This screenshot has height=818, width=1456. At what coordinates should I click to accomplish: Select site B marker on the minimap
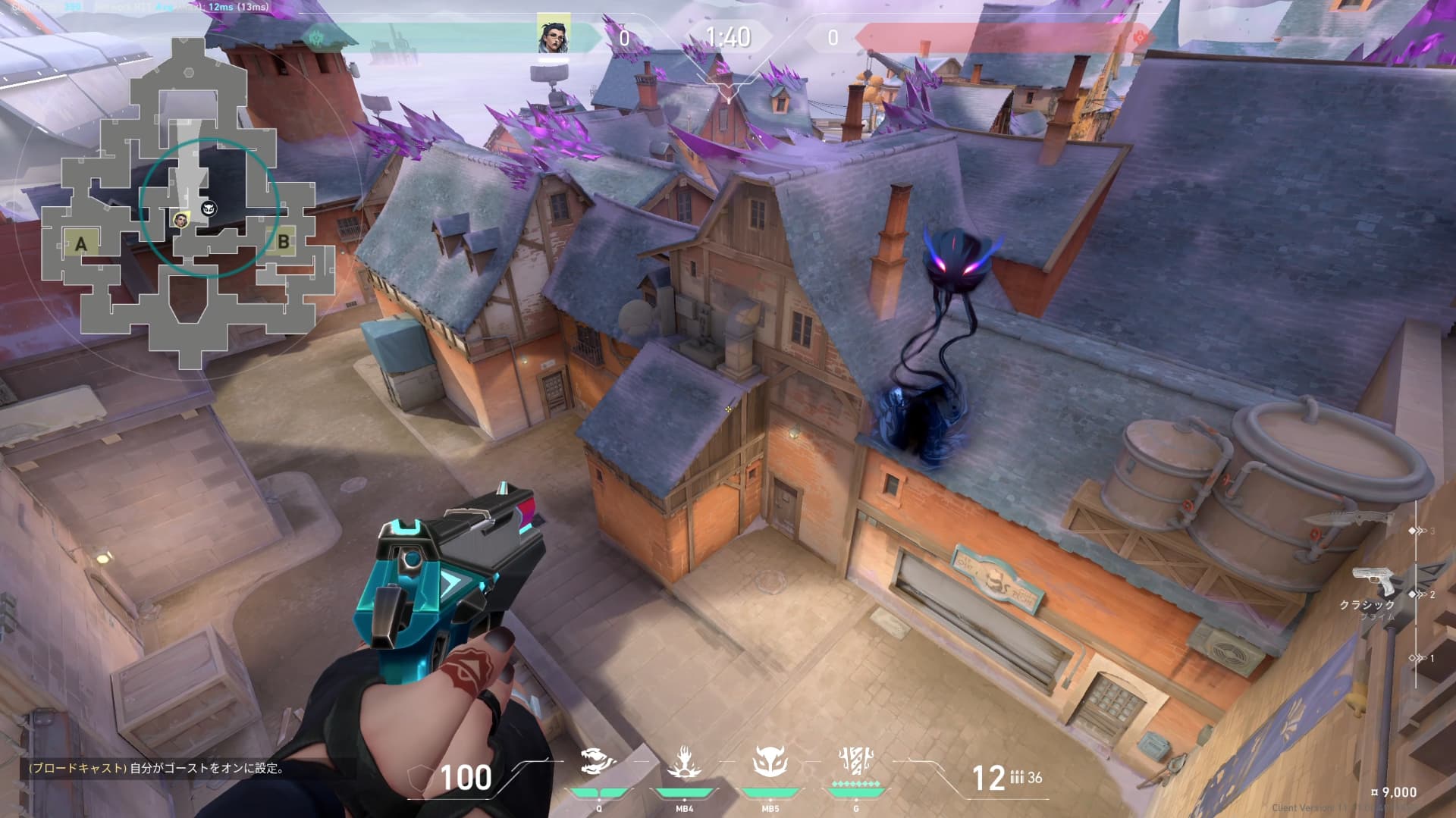tap(283, 242)
